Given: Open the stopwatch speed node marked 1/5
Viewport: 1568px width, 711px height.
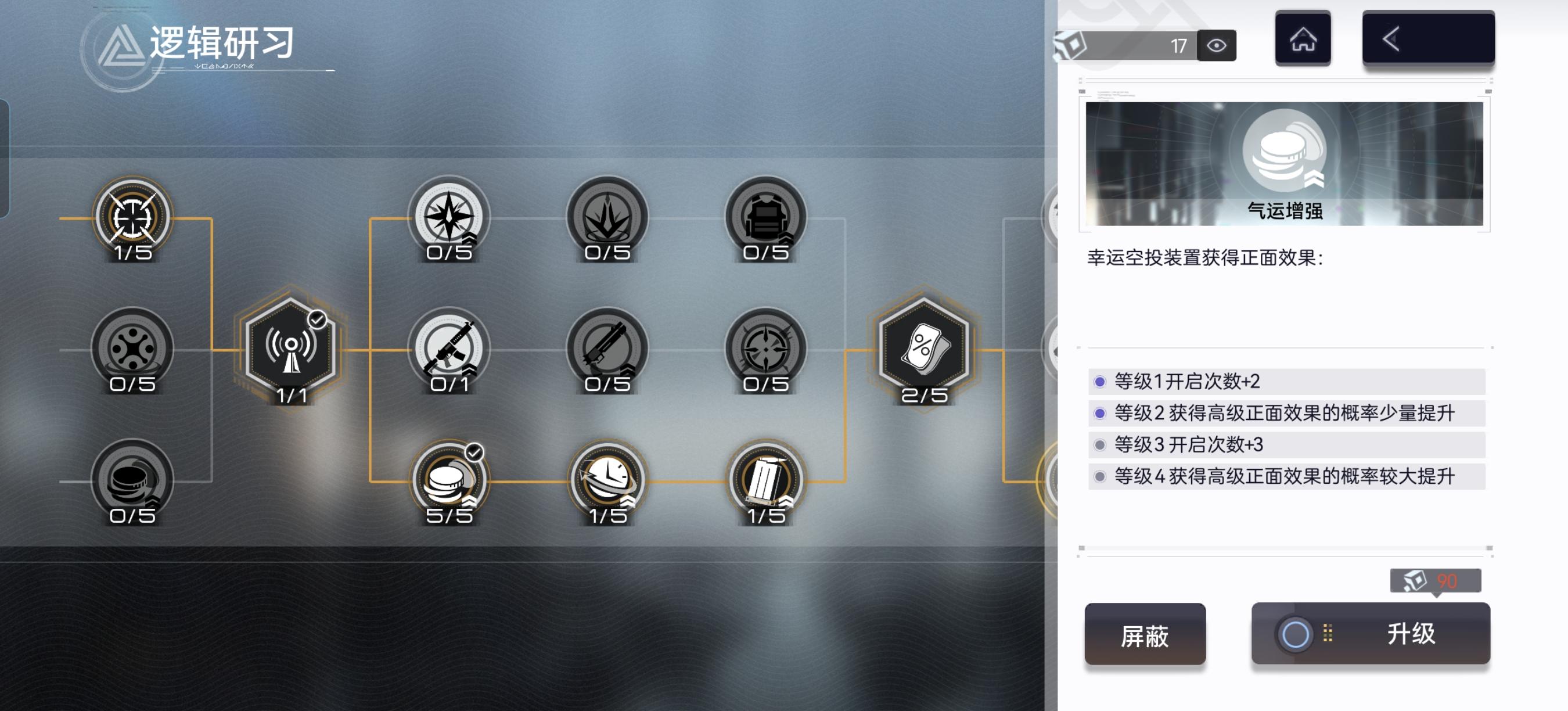Looking at the screenshot, I should 606,481.
